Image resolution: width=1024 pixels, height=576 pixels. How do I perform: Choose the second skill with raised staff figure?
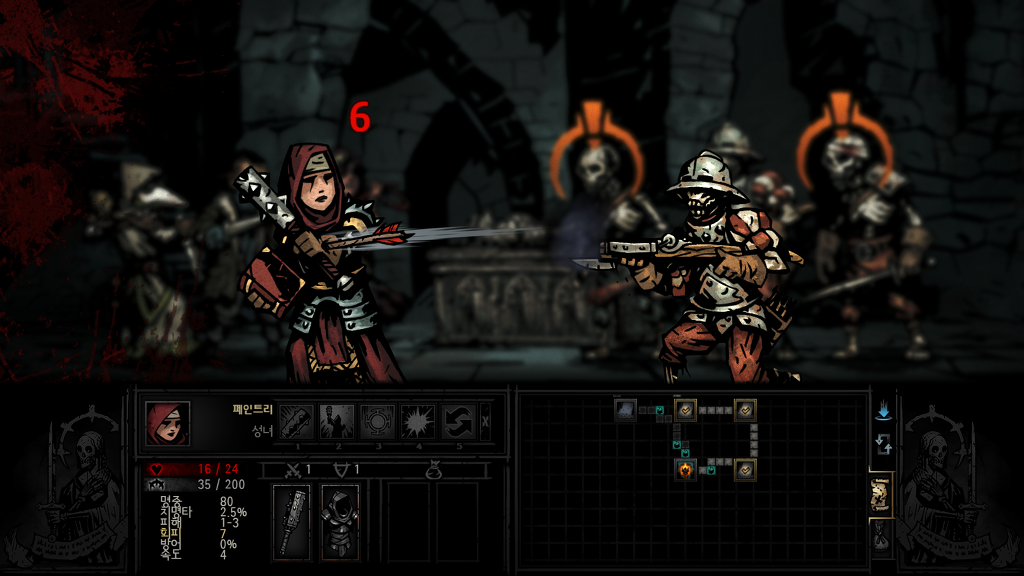[x=337, y=421]
